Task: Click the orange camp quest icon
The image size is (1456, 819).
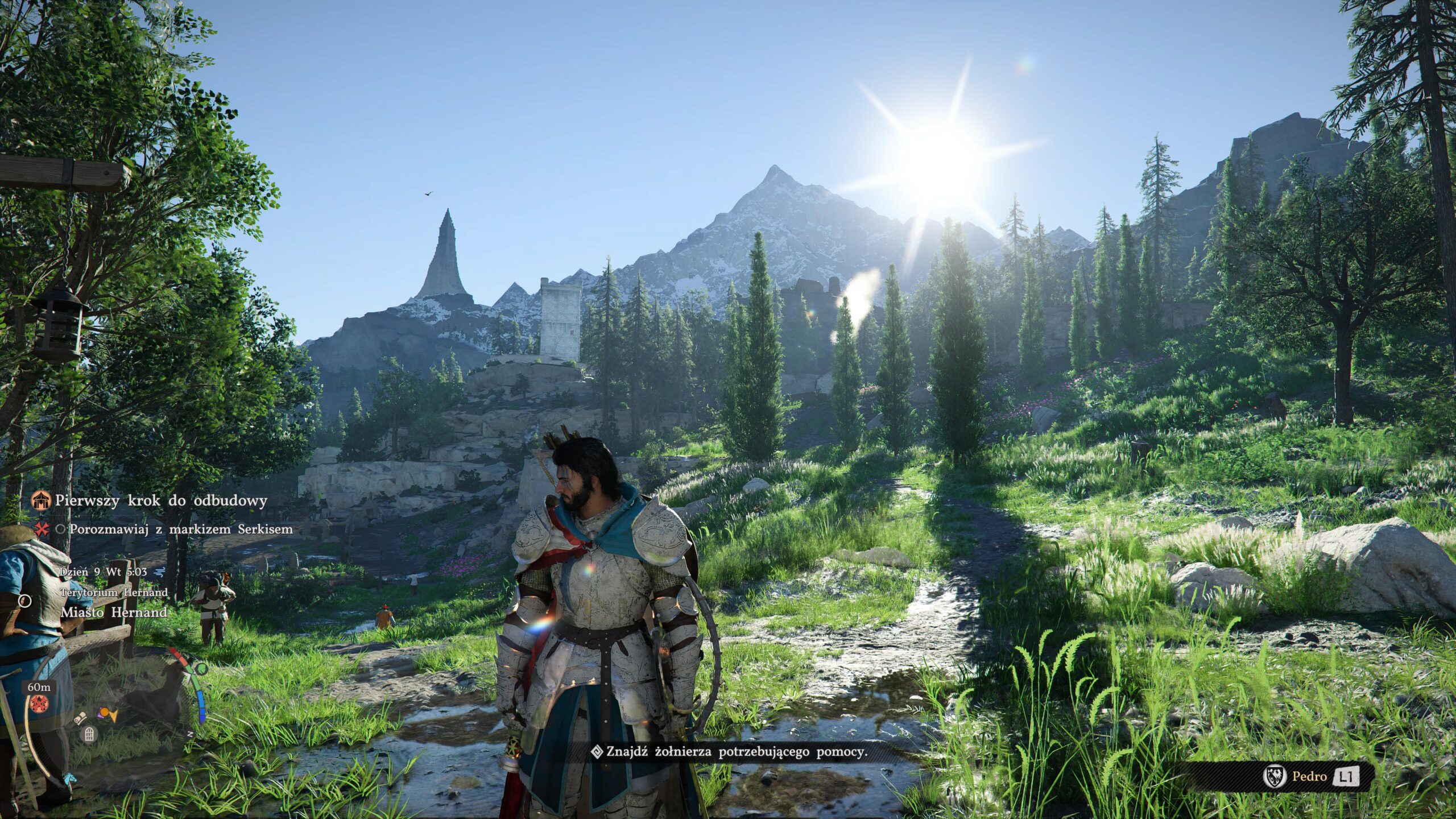Action: pyautogui.click(x=41, y=500)
